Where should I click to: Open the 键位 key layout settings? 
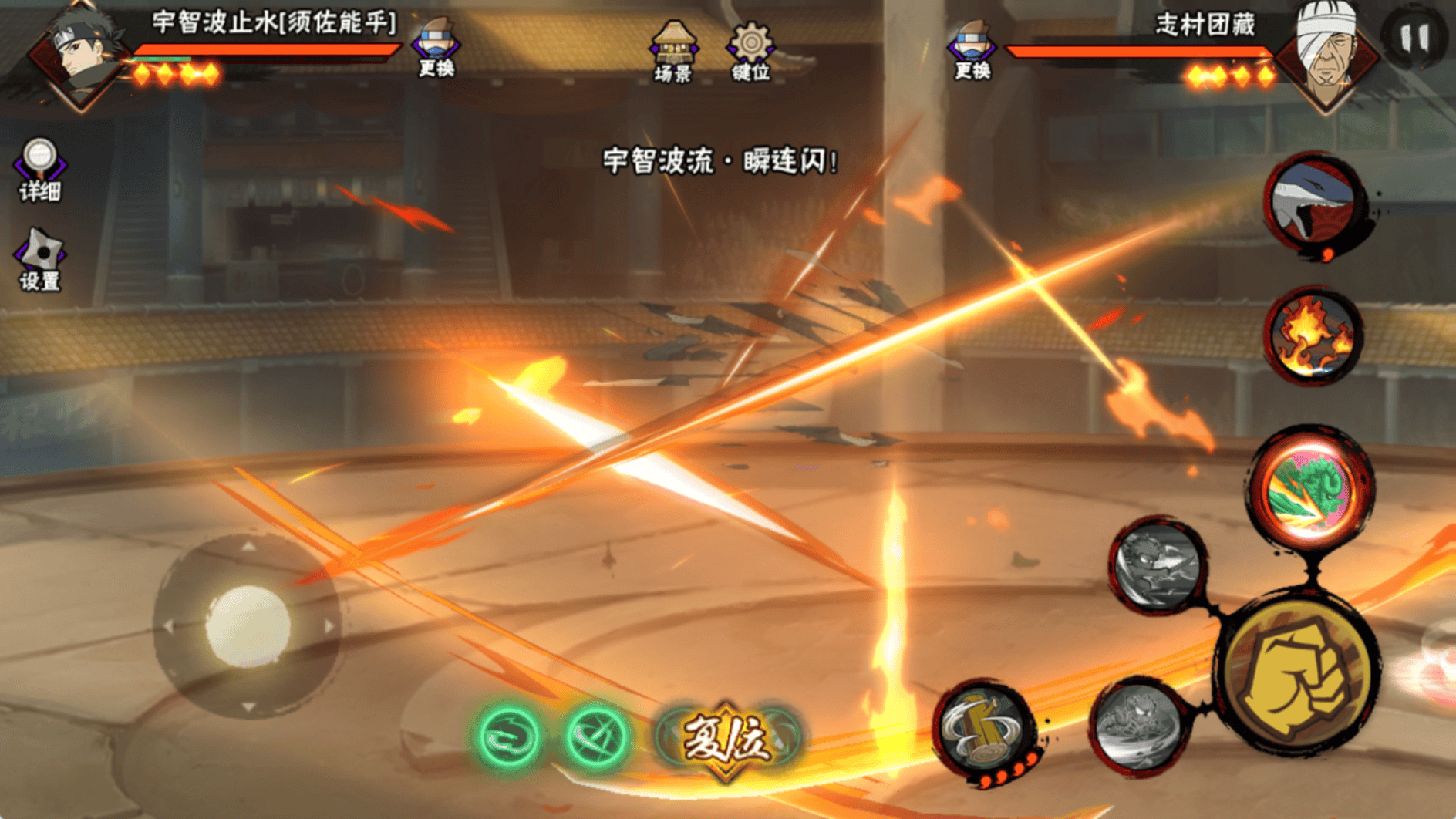pyautogui.click(x=750, y=51)
